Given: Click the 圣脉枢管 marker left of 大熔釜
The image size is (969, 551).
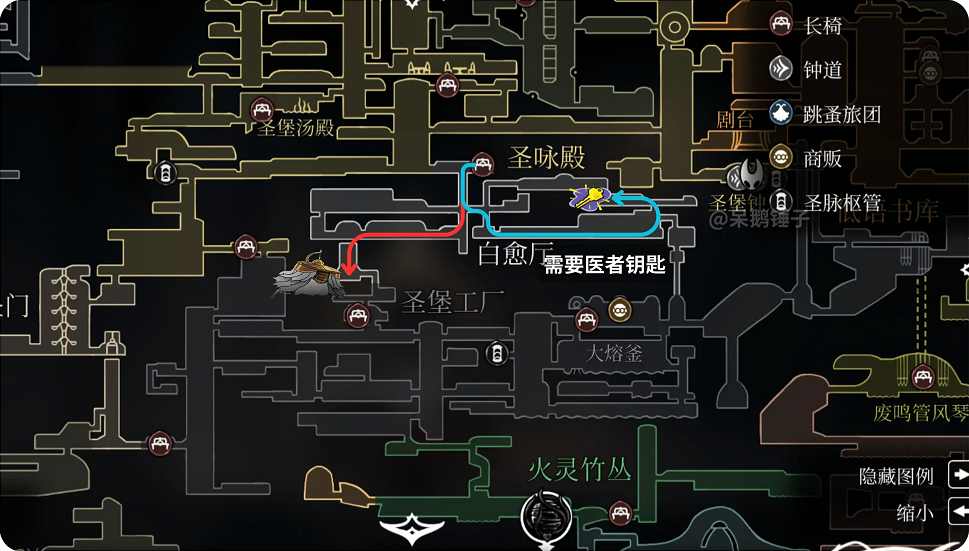Looking at the screenshot, I should (496, 352).
